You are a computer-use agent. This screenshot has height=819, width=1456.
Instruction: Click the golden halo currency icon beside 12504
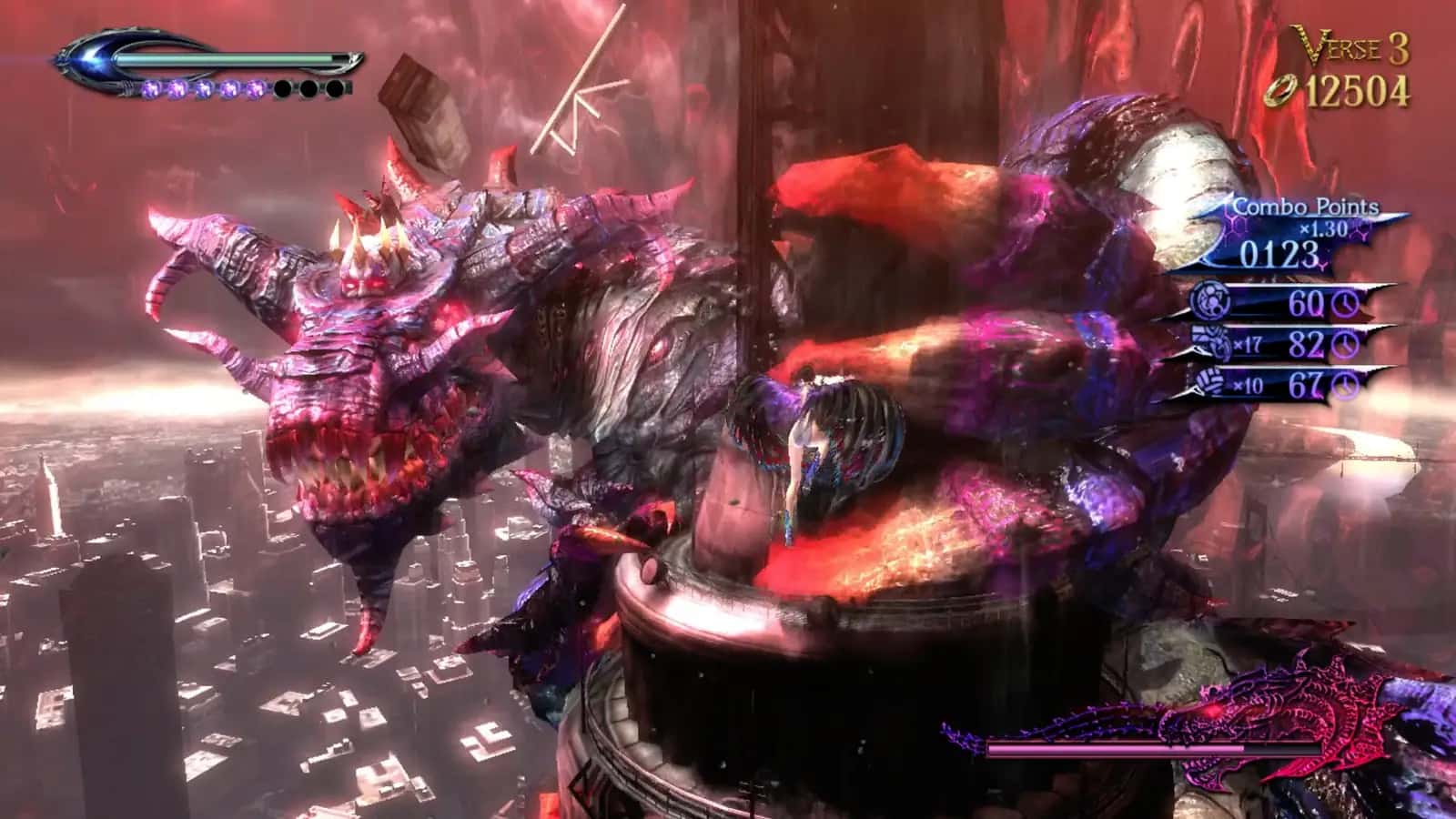click(x=1281, y=88)
